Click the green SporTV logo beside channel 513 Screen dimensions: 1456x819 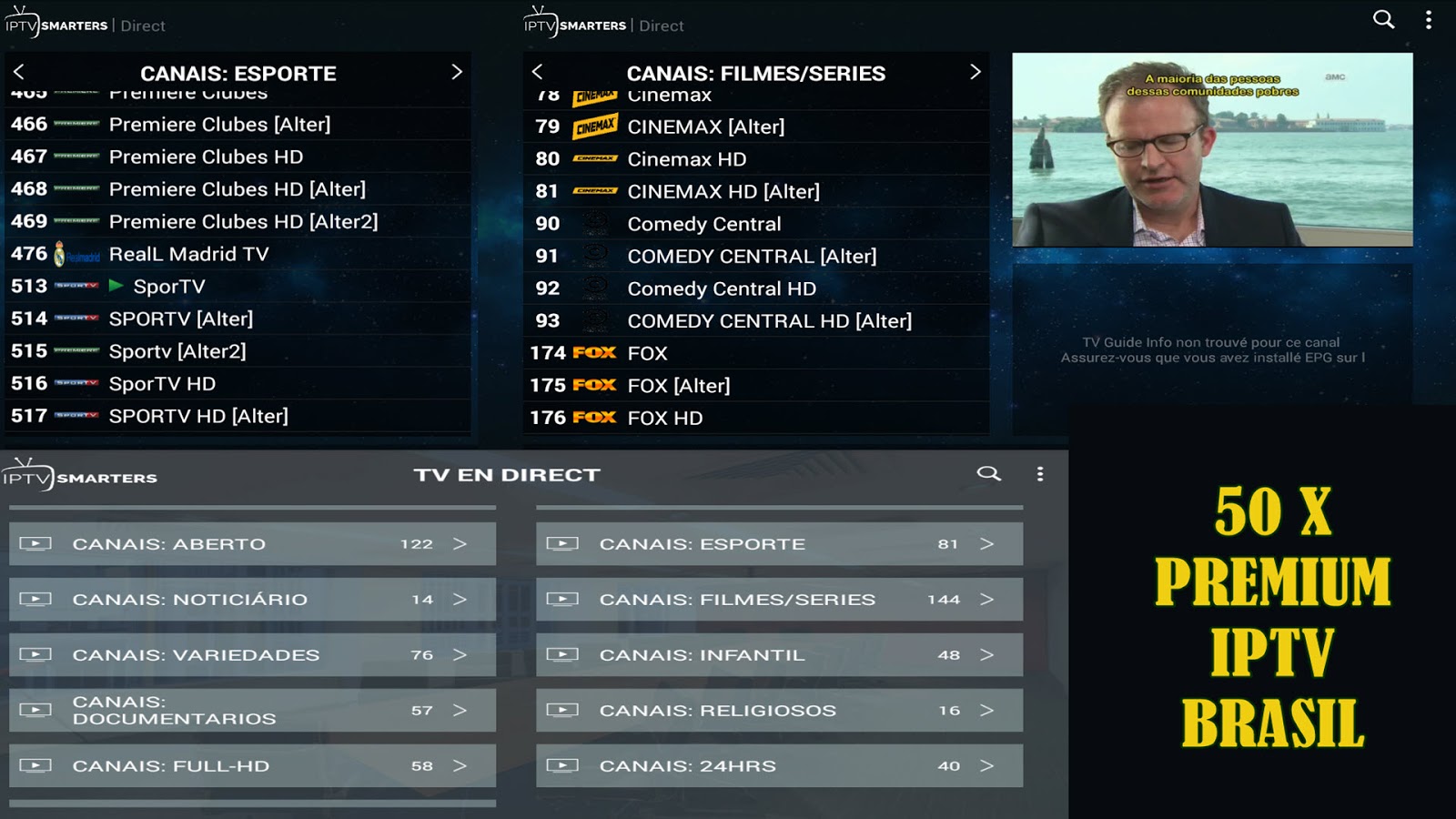tap(115, 286)
